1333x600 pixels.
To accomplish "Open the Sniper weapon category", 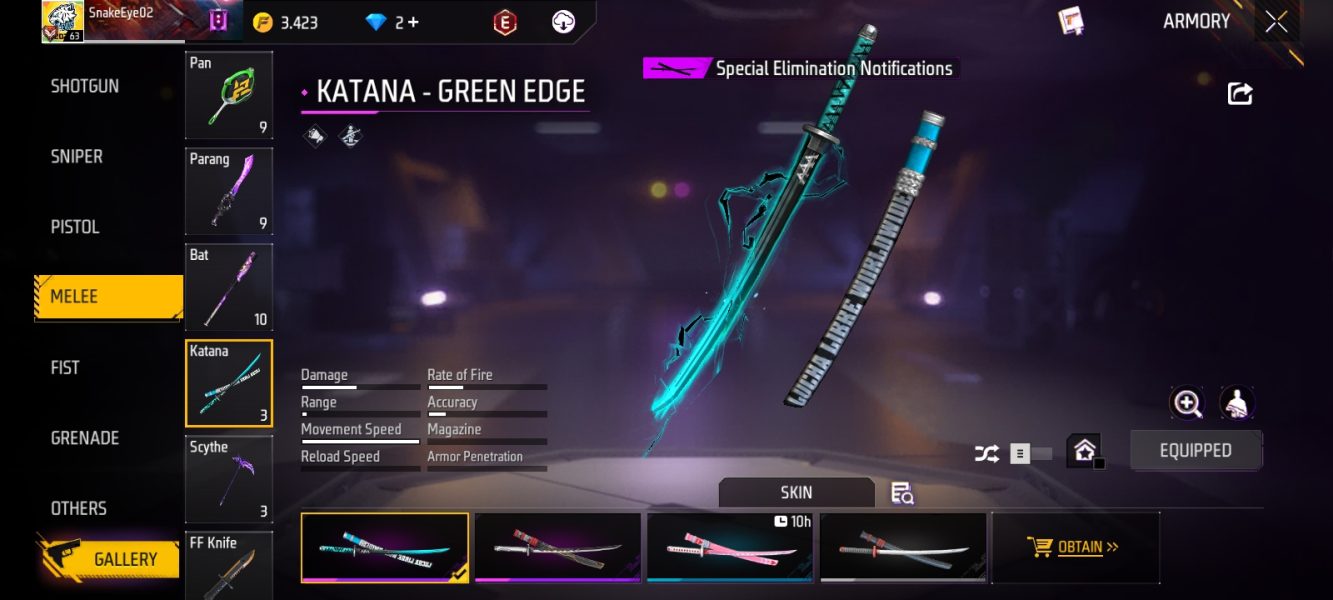I will (77, 157).
